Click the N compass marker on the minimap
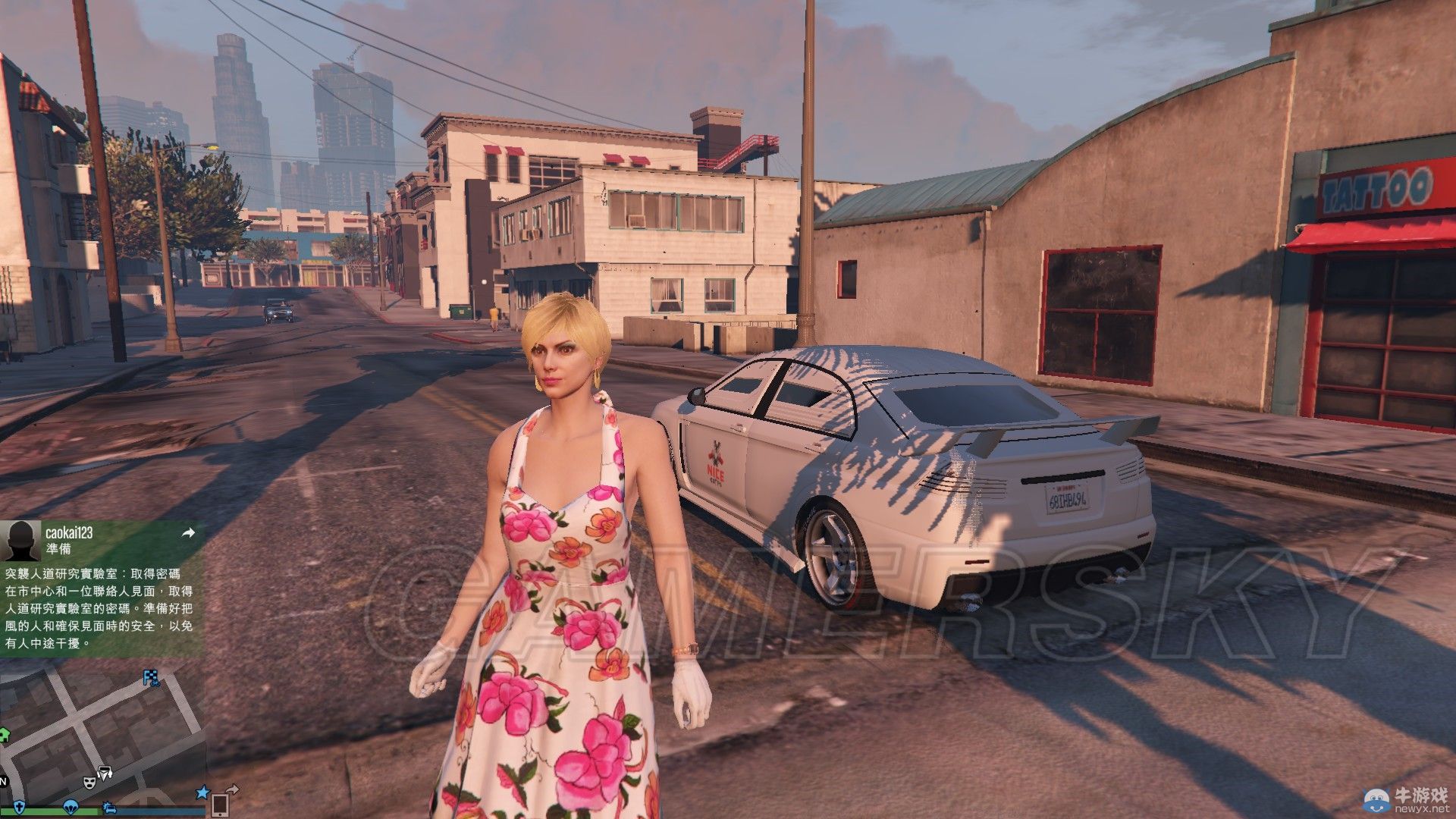 click(x=3, y=783)
